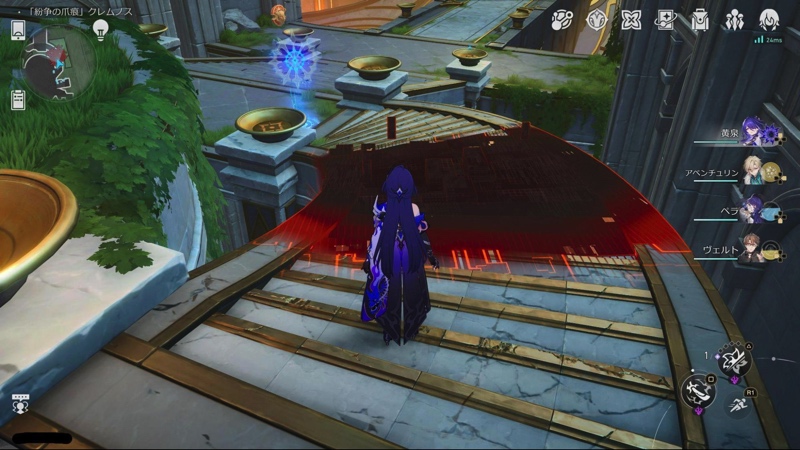Open the phone menu icon
800x450 pixels.
point(18,29)
